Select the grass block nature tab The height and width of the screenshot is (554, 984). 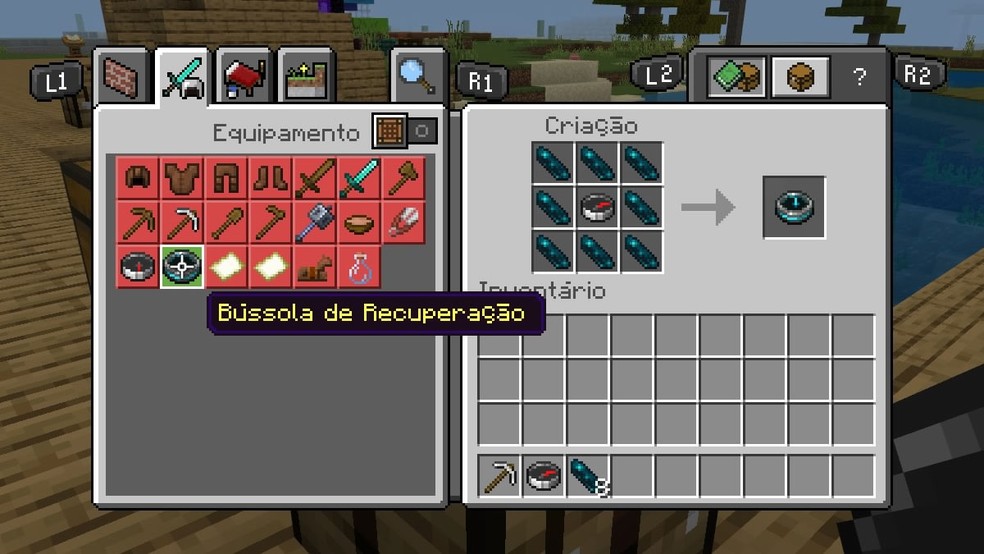(x=306, y=77)
